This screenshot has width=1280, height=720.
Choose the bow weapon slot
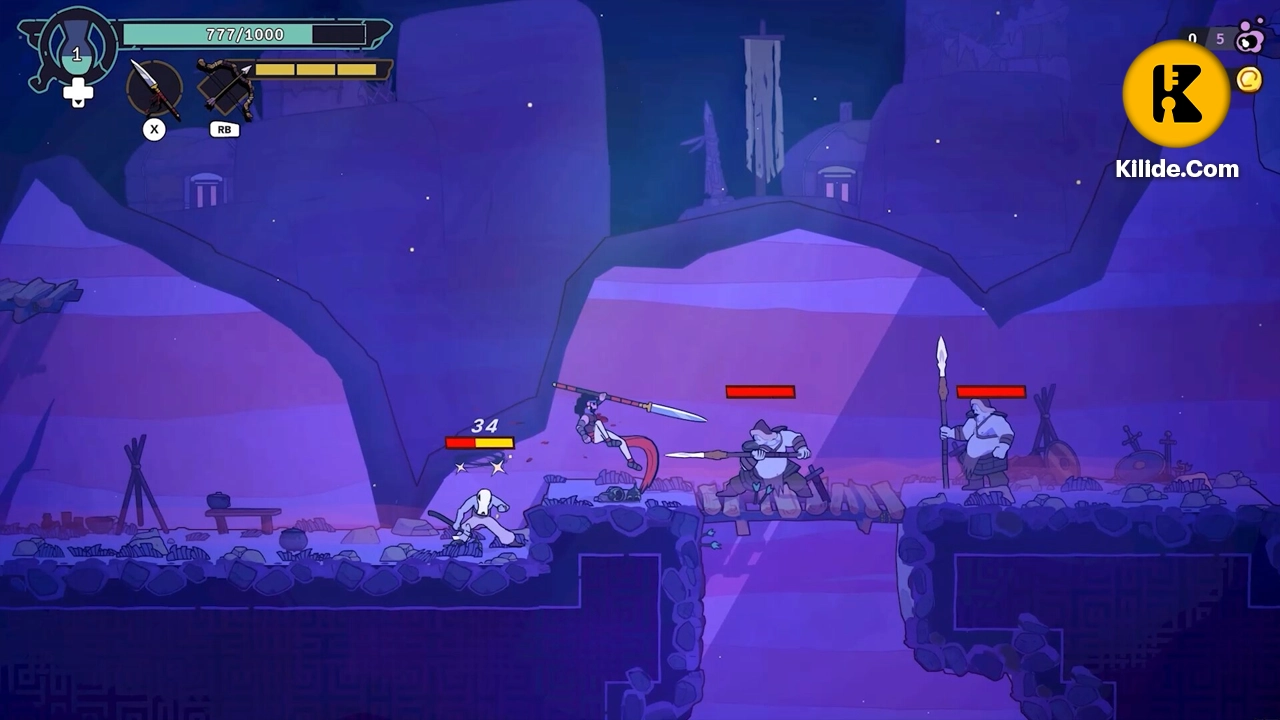point(224,88)
